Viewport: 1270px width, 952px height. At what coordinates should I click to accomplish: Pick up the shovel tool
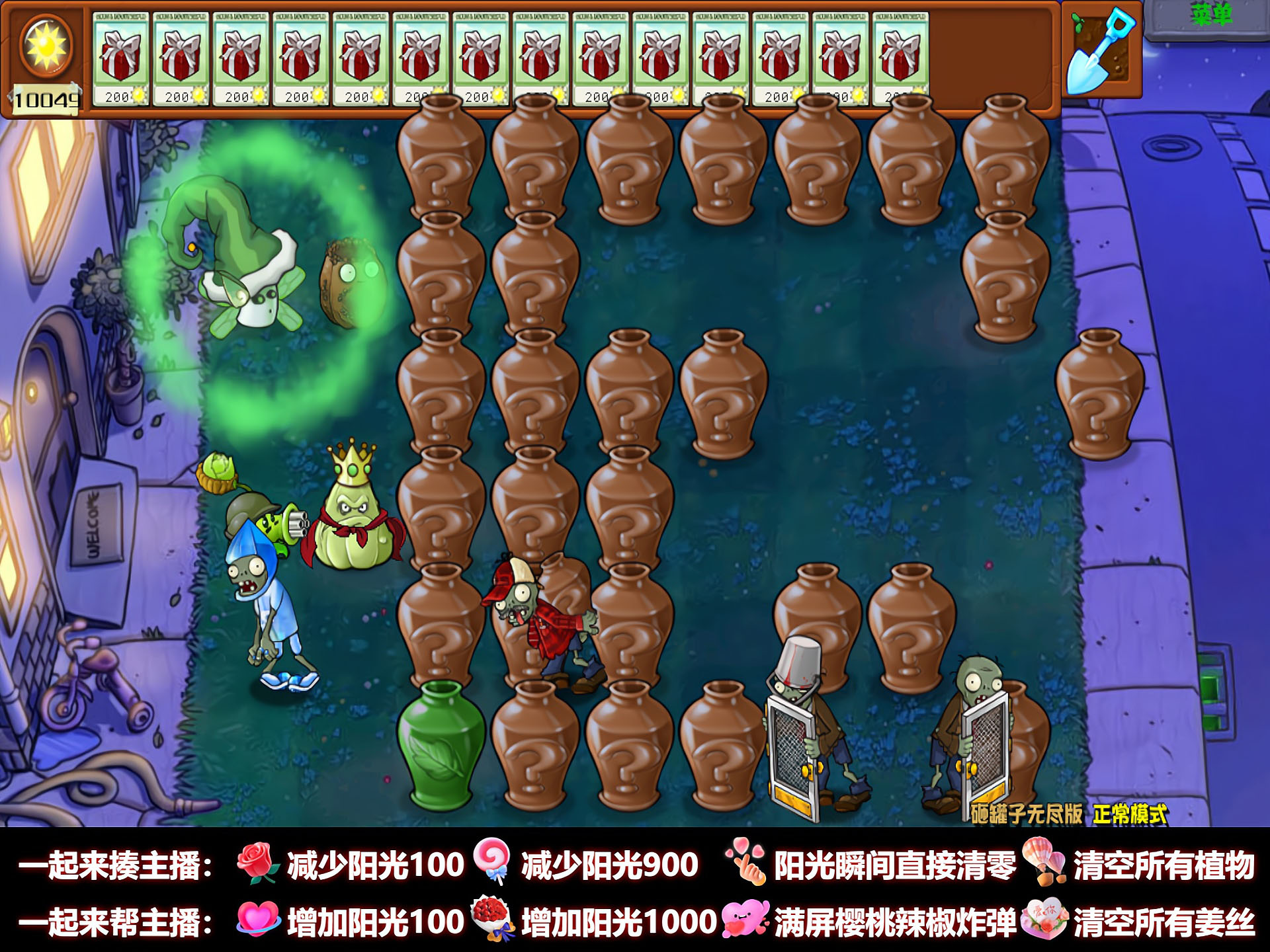(x=1101, y=52)
